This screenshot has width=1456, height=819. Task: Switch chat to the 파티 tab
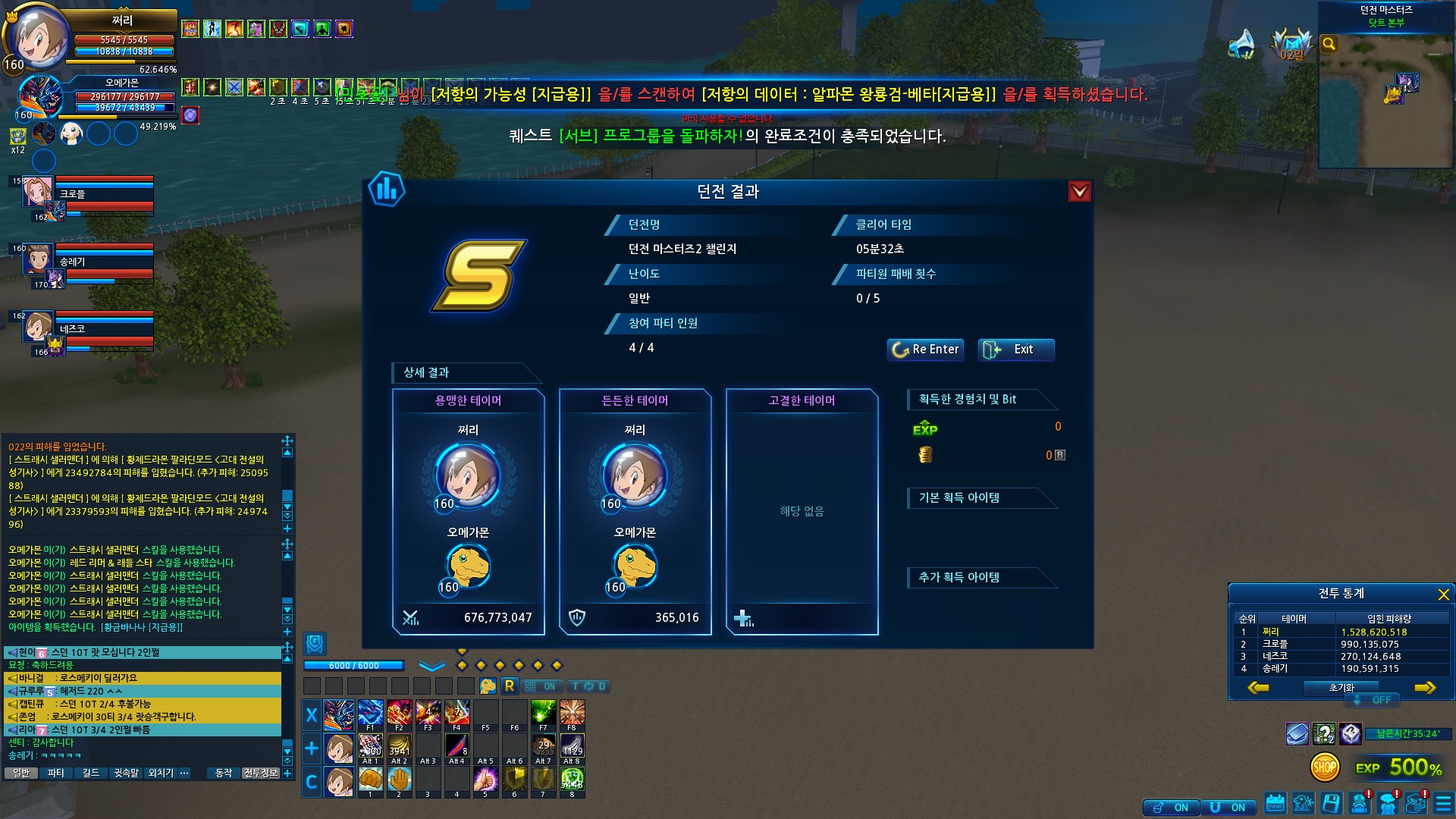pos(55,773)
